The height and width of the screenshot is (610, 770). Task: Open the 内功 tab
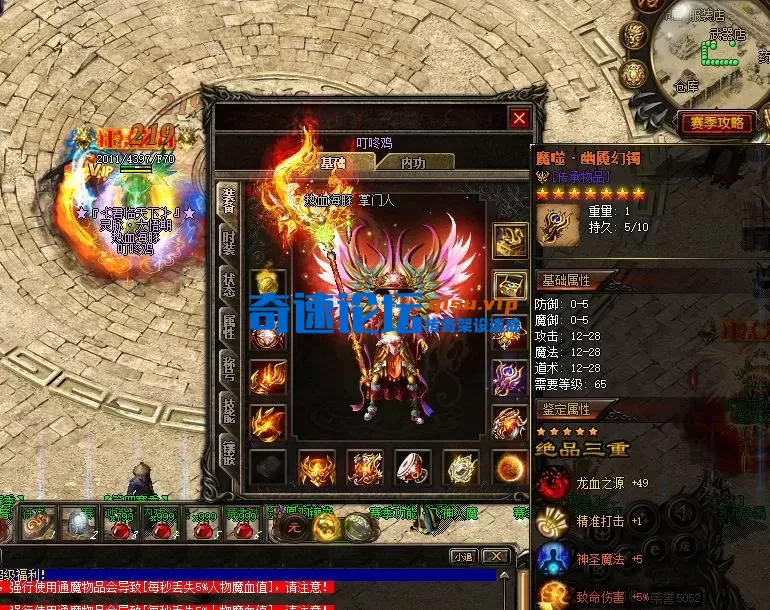pyautogui.click(x=413, y=162)
